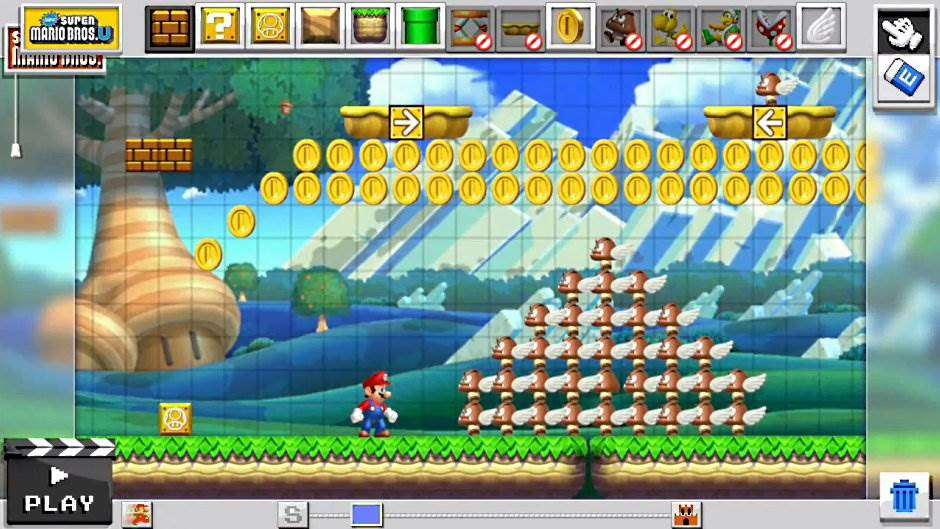
Task: Select the brick block from the palette
Action: (170, 27)
